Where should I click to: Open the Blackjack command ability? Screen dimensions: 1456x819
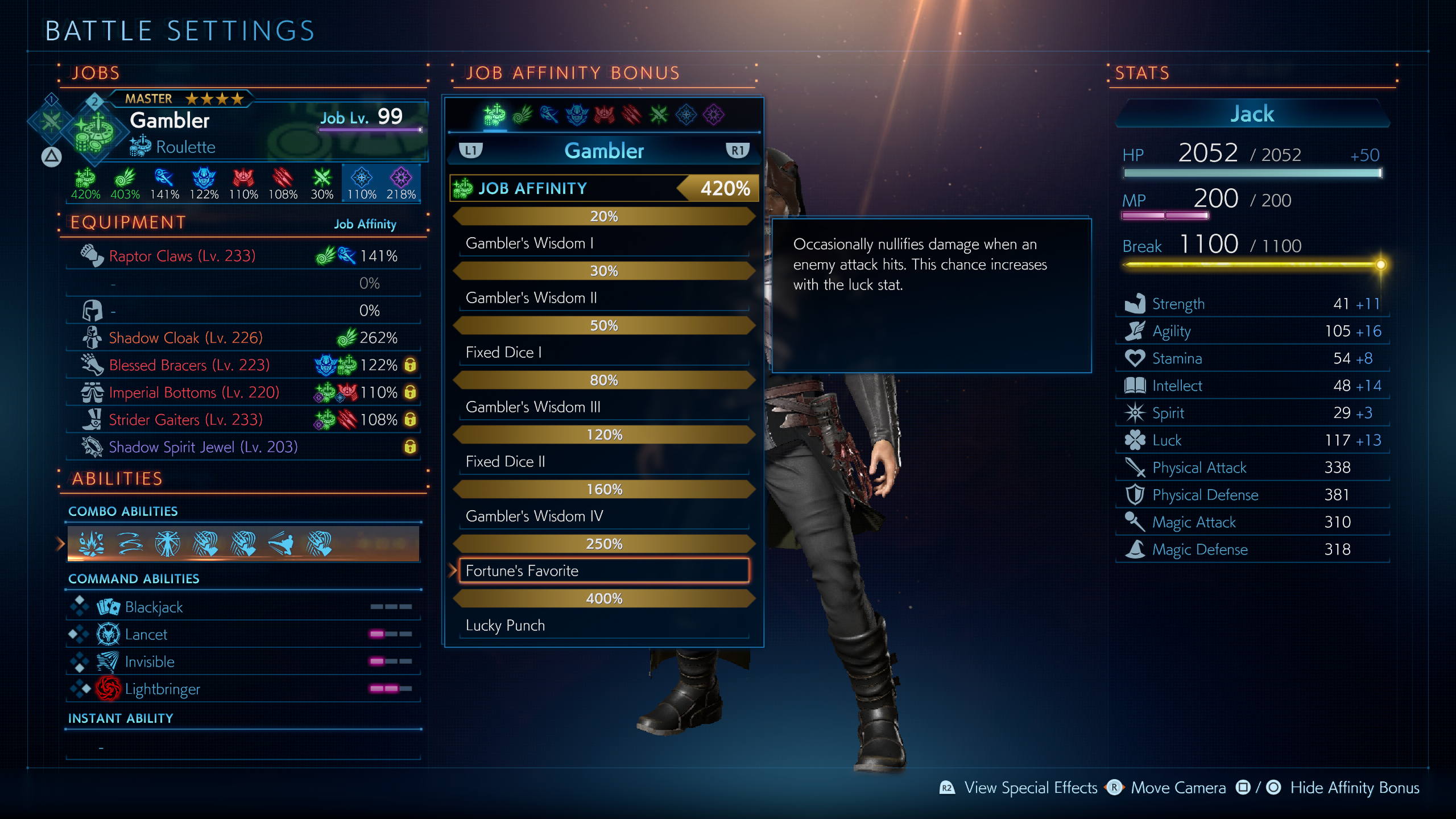243,607
